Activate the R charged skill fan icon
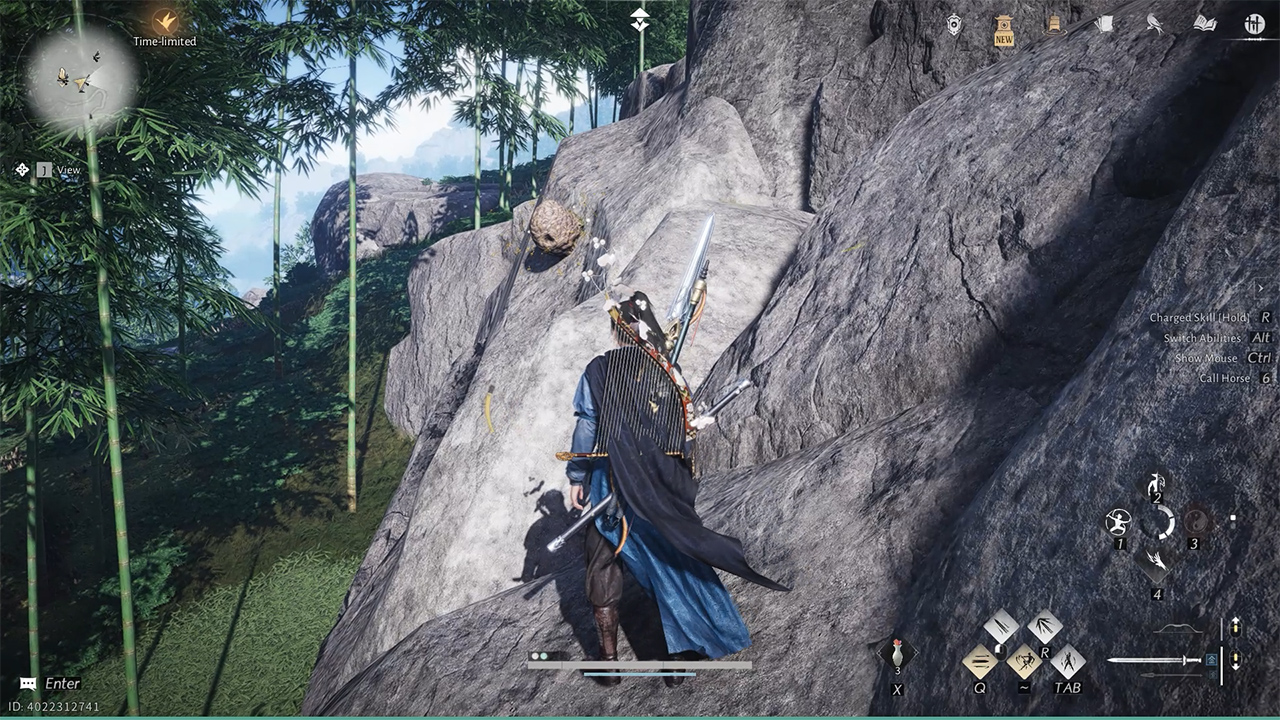The width and height of the screenshot is (1280, 720). click(1045, 626)
